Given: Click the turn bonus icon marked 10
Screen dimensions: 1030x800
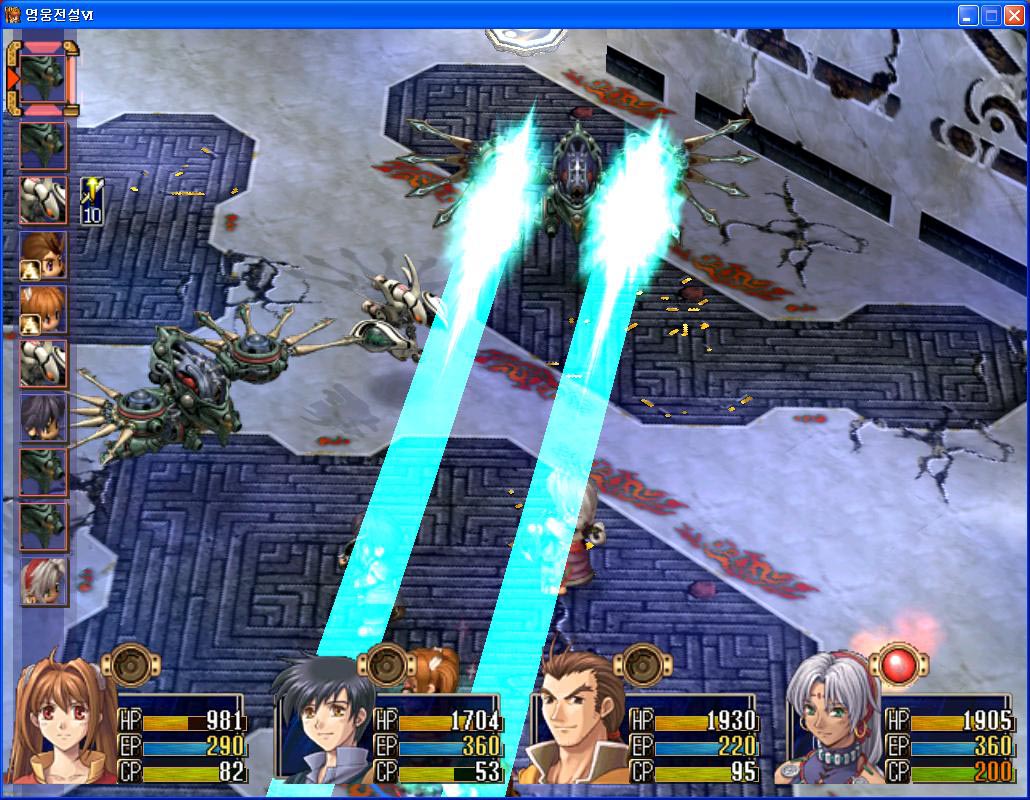Looking at the screenshot, I should pyautogui.click(x=92, y=200).
